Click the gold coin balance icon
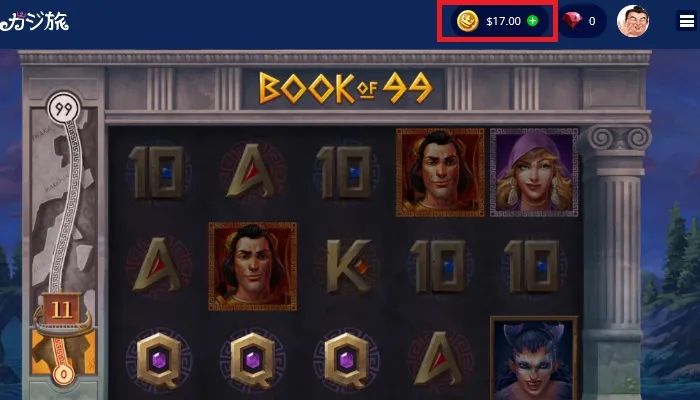Image resolution: width=700 pixels, height=400 pixels. 467,20
